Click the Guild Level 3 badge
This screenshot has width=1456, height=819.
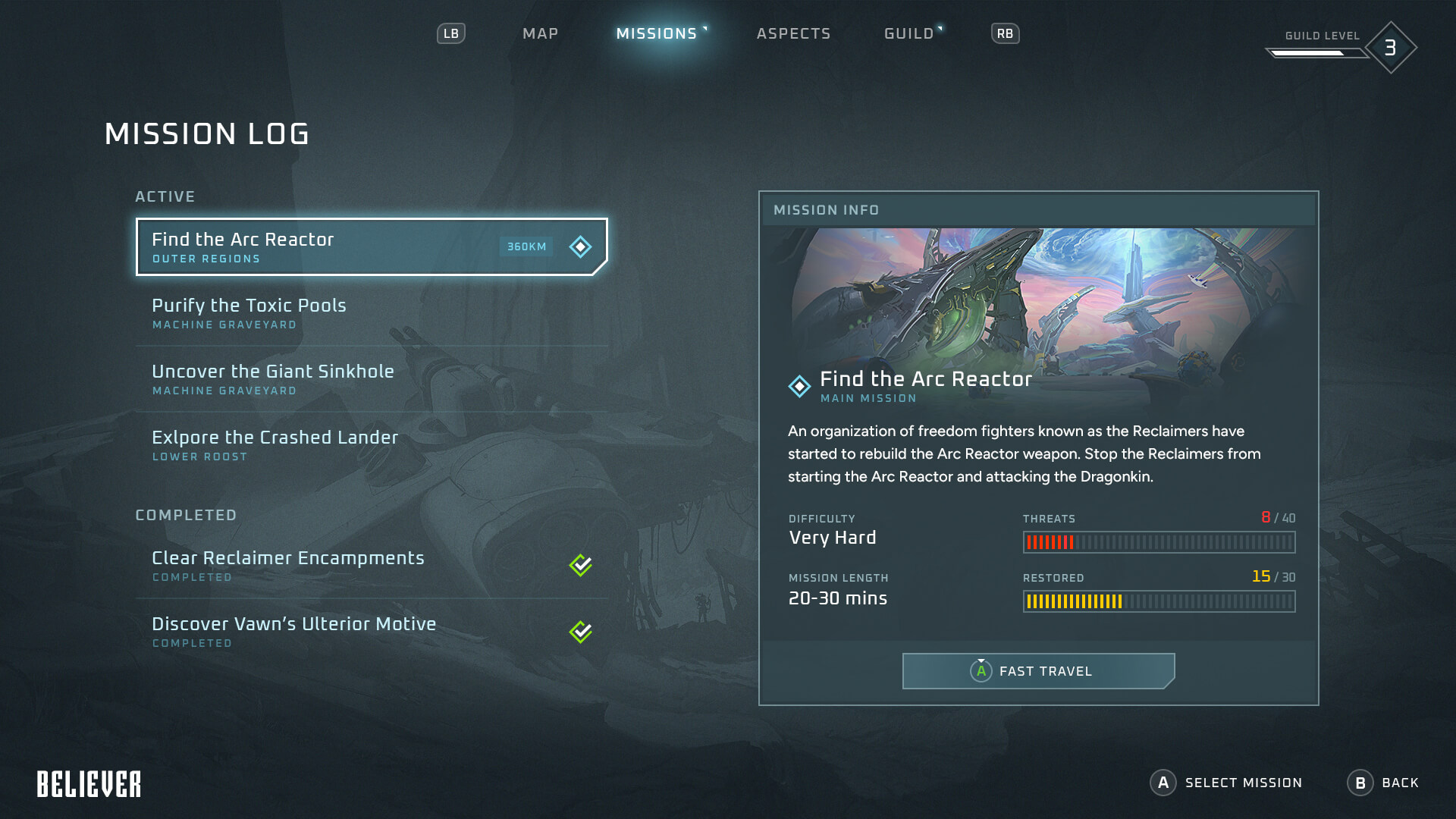[x=1390, y=48]
